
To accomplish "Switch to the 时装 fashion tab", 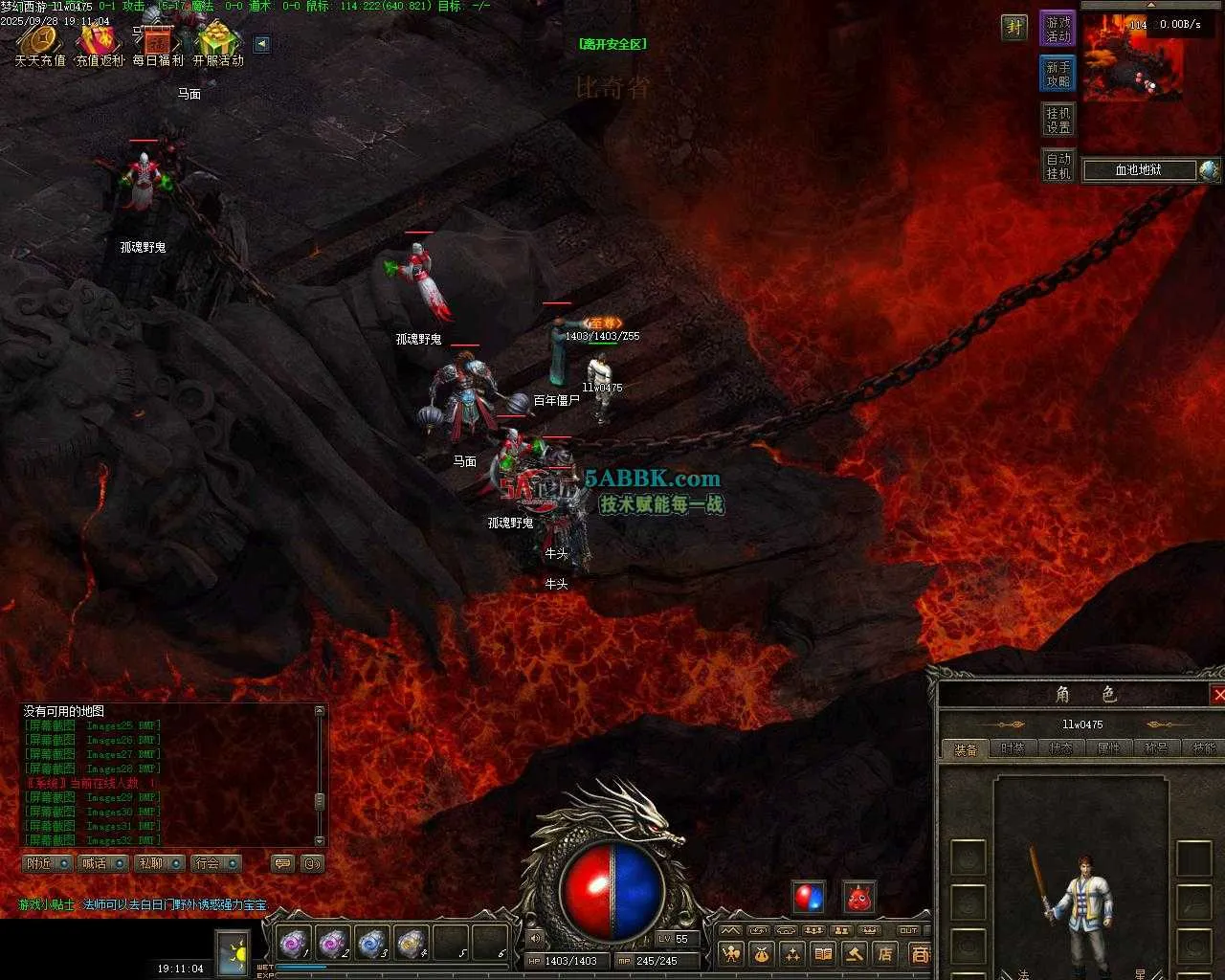I will click(x=1013, y=748).
